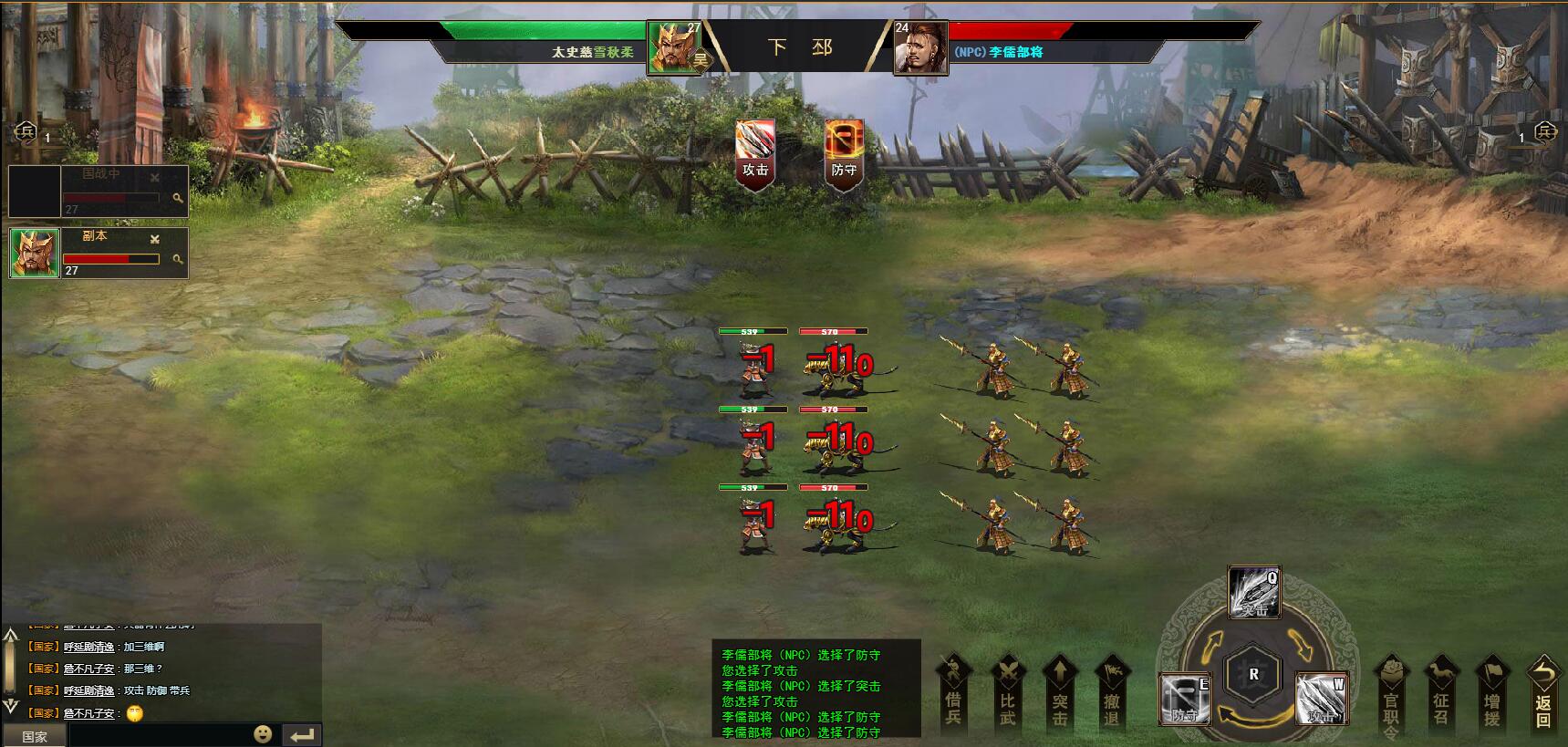This screenshot has width=1568, height=747.
Task: Activate the 突击 banner with the up arrow
Action: click(x=1060, y=693)
